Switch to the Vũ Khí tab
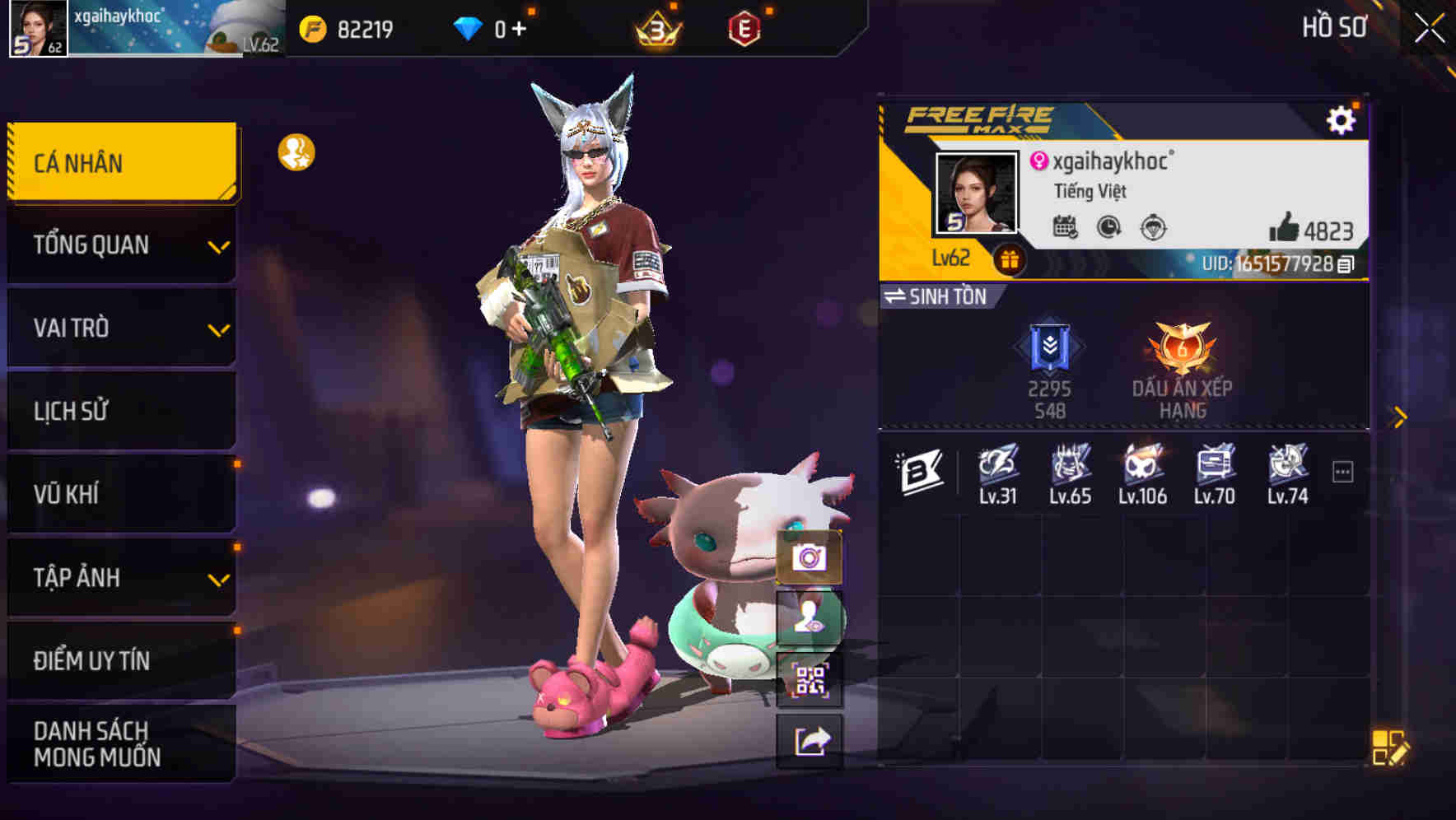The height and width of the screenshot is (820, 1456). click(120, 493)
